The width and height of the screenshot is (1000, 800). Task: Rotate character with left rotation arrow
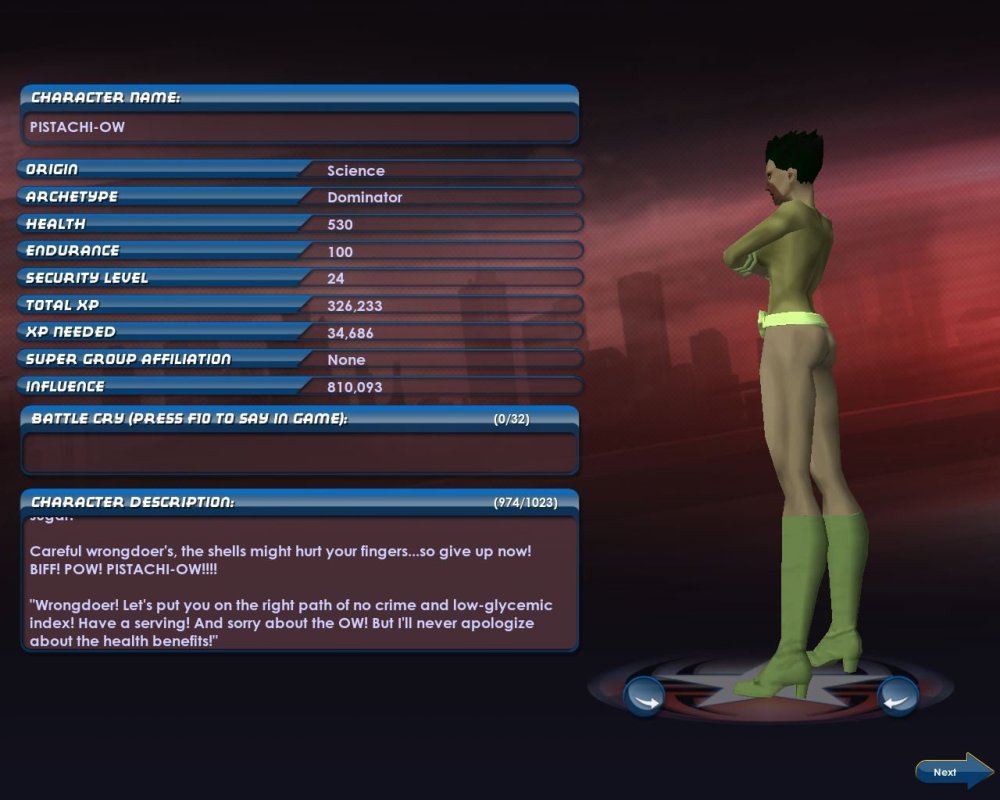tap(644, 696)
